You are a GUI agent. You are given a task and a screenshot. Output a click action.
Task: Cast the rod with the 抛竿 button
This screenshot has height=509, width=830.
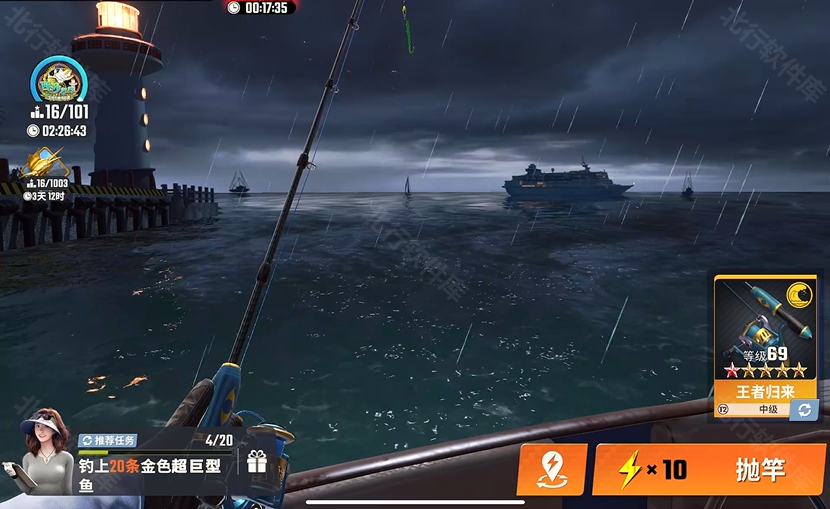708,469
